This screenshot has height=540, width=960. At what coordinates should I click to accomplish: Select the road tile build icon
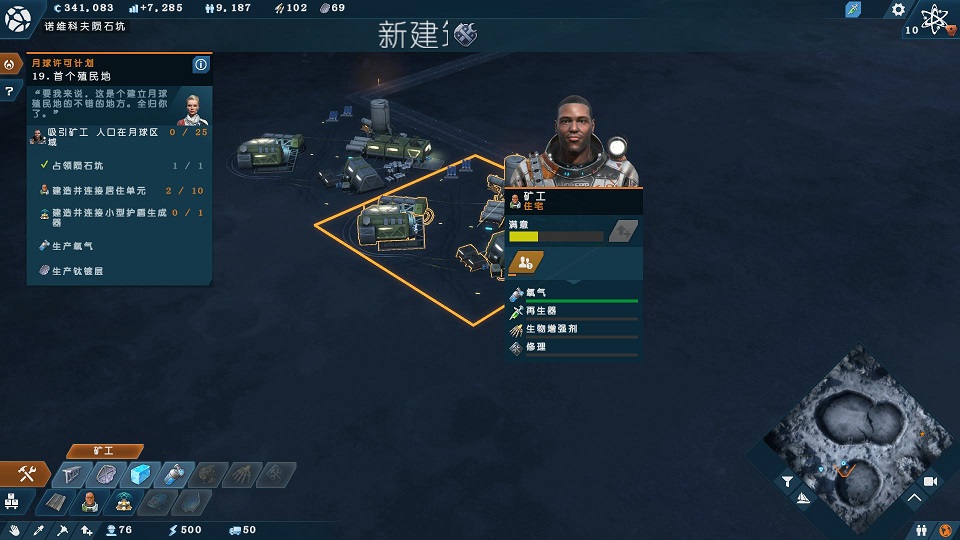(x=57, y=501)
